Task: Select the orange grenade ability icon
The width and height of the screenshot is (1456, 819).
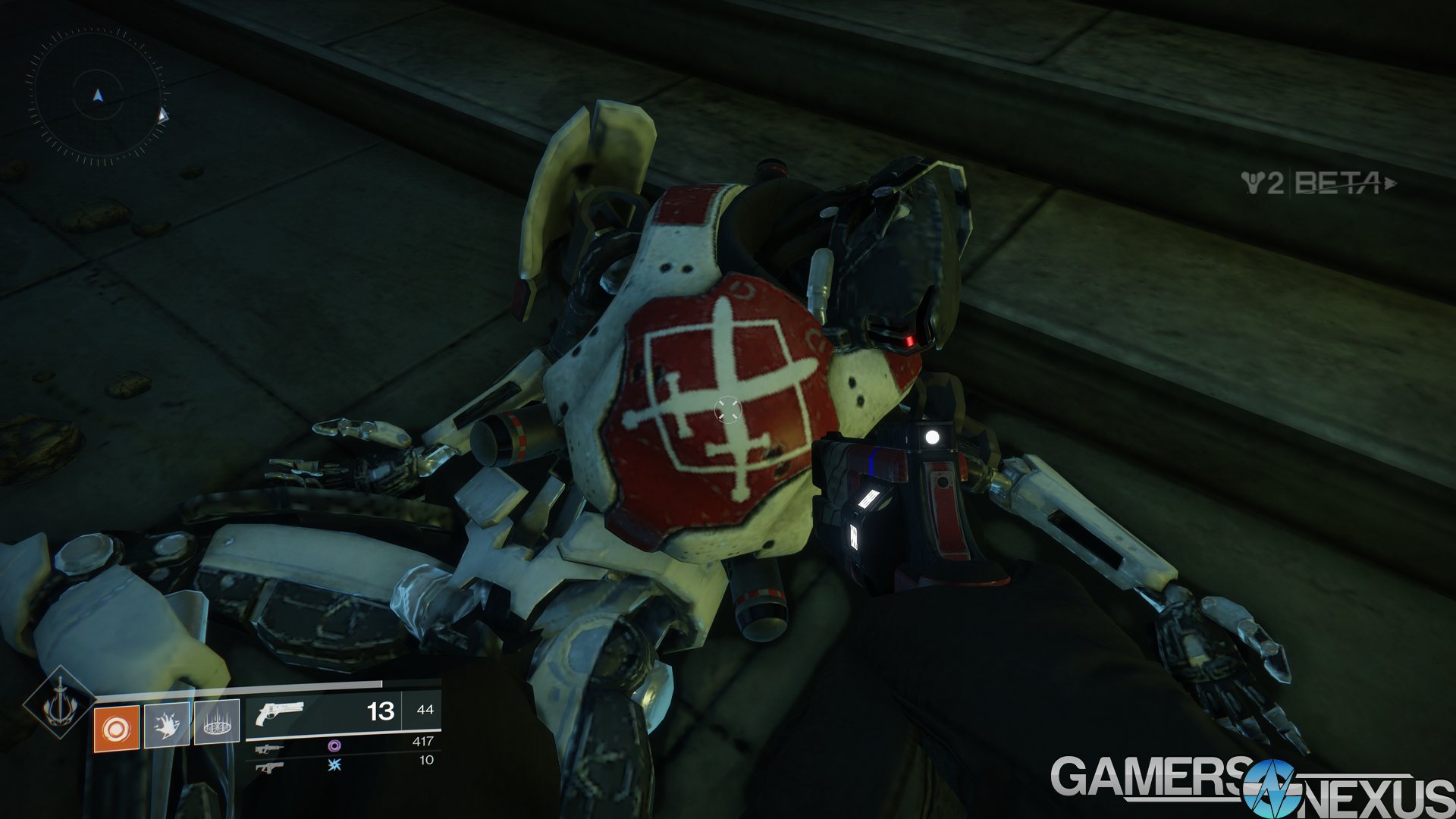Action: (x=116, y=728)
